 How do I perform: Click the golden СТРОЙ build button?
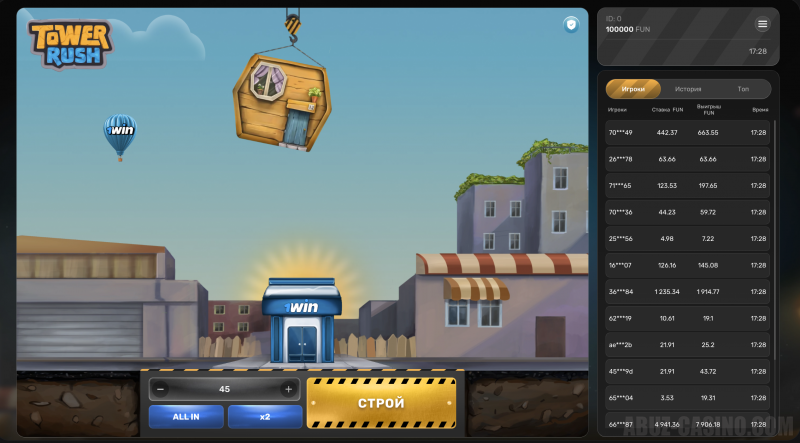tap(381, 403)
